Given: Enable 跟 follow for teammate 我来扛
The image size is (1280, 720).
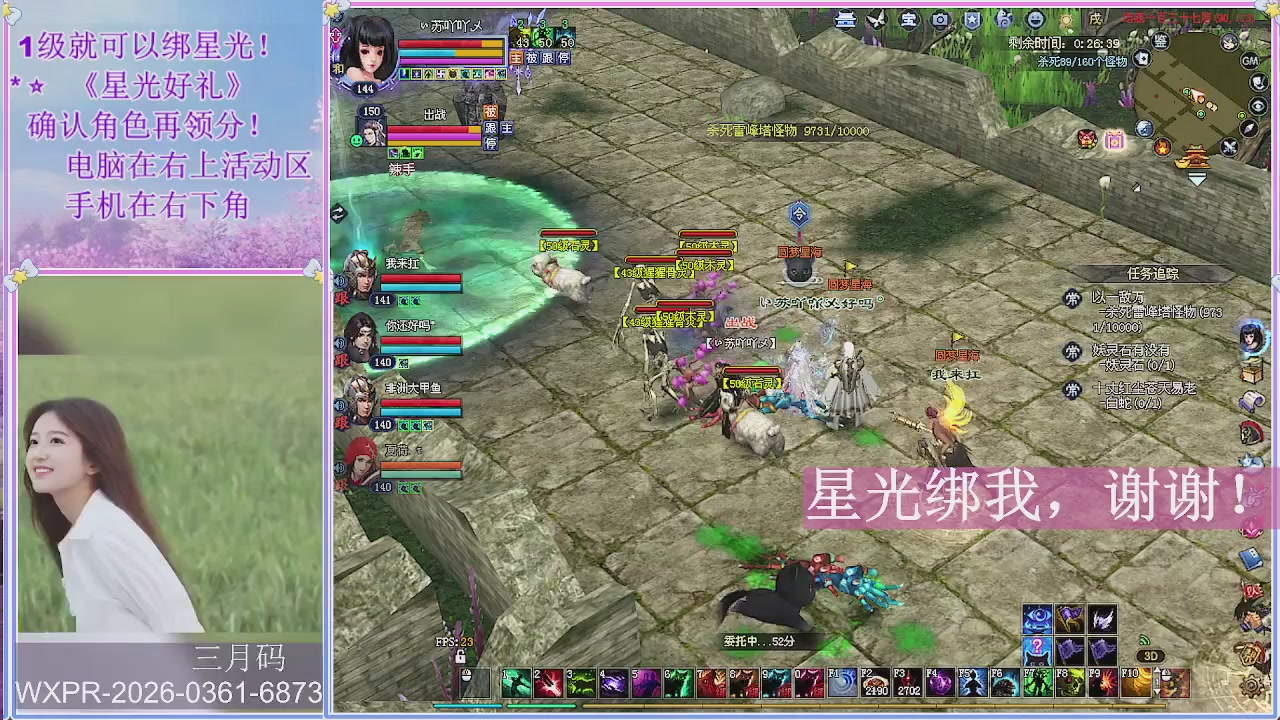Looking at the screenshot, I should [340, 297].
